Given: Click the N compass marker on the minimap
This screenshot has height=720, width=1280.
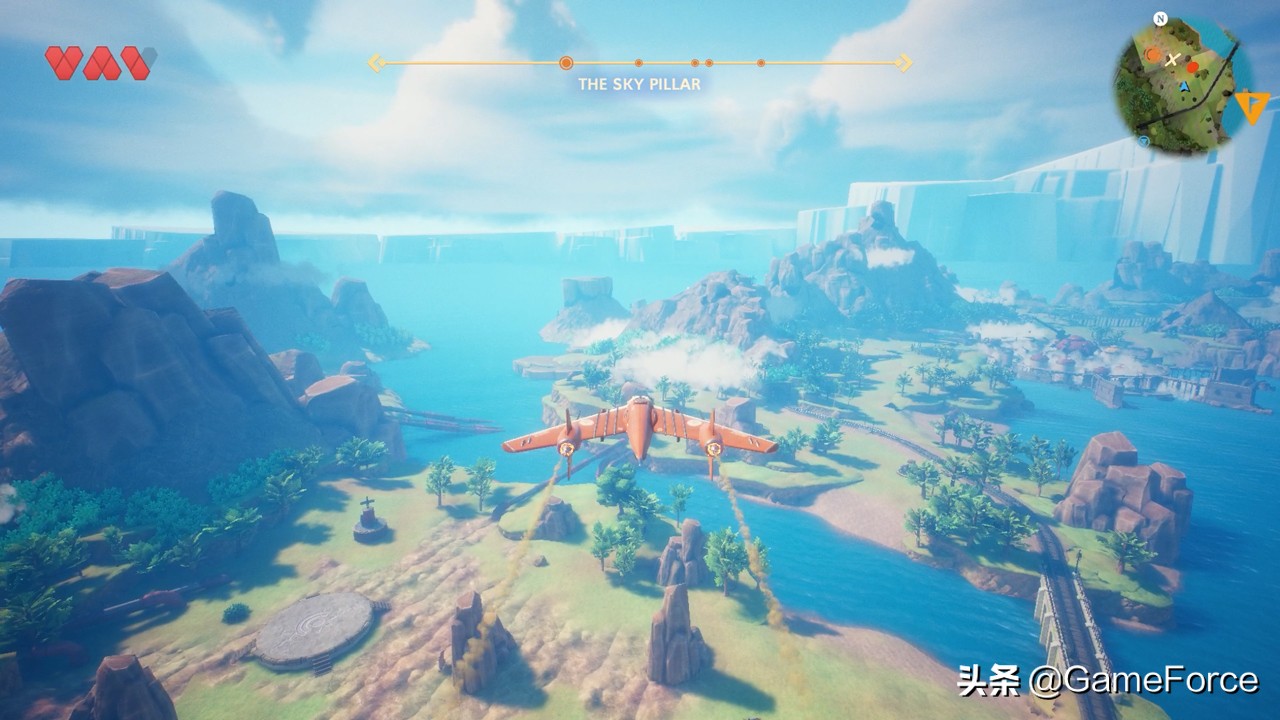Looking at the screenshot, I should click(x=1160, y=18).
